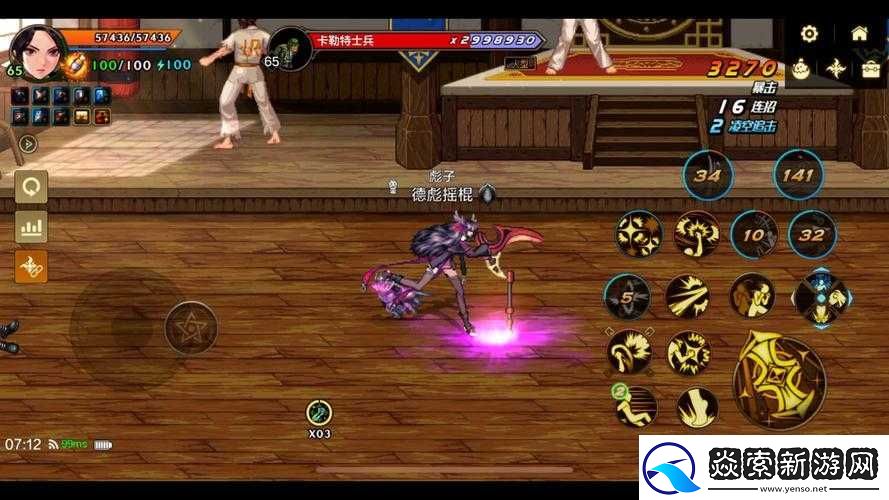
Task: Tap the large basic attack button
Action: 779,382
